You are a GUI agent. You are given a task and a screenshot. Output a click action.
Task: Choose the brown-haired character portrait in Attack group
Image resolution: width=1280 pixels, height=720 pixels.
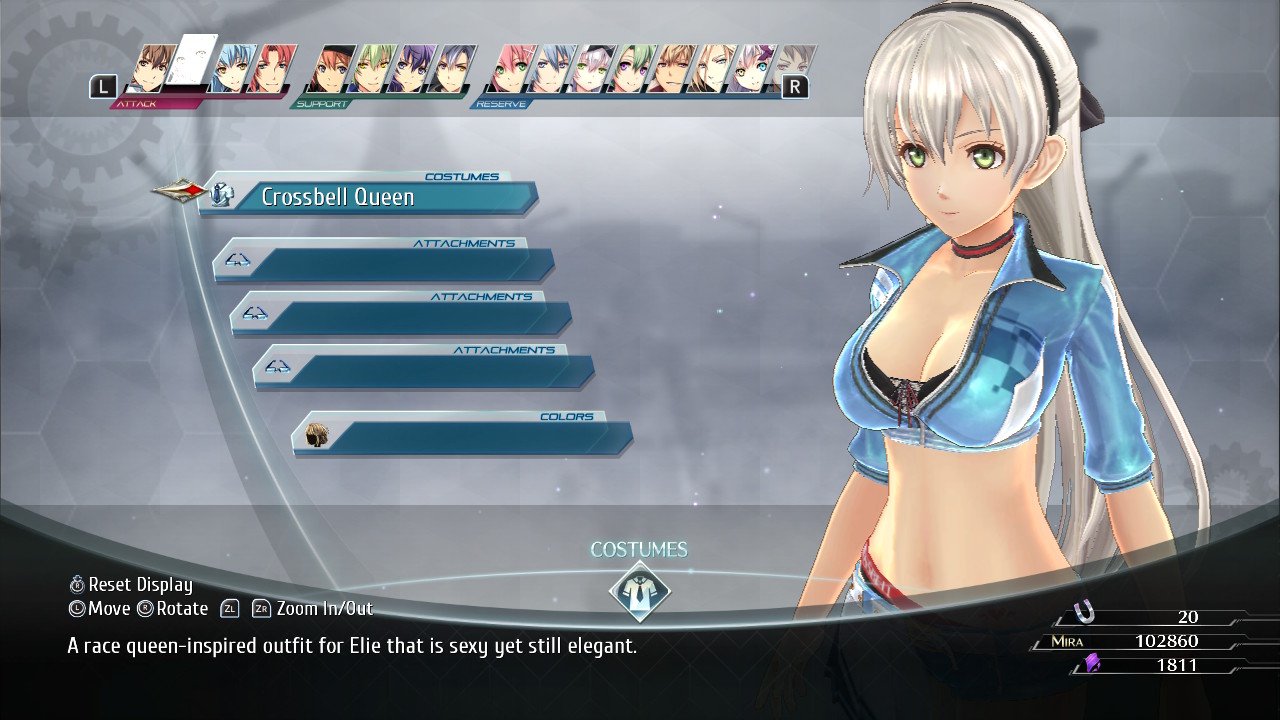(x=152, y=70)
